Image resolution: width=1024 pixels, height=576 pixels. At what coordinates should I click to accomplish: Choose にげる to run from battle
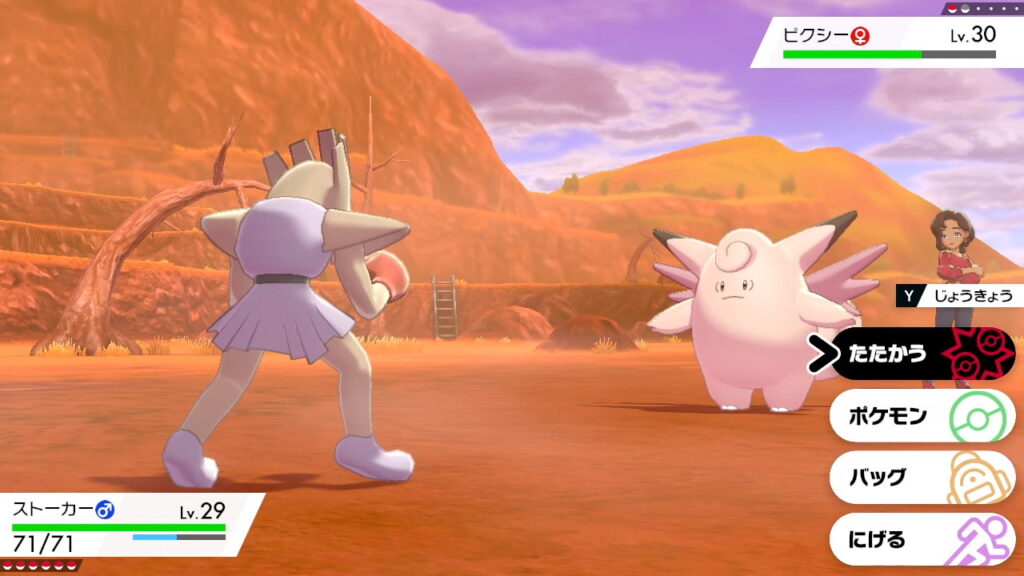point(922,540)
